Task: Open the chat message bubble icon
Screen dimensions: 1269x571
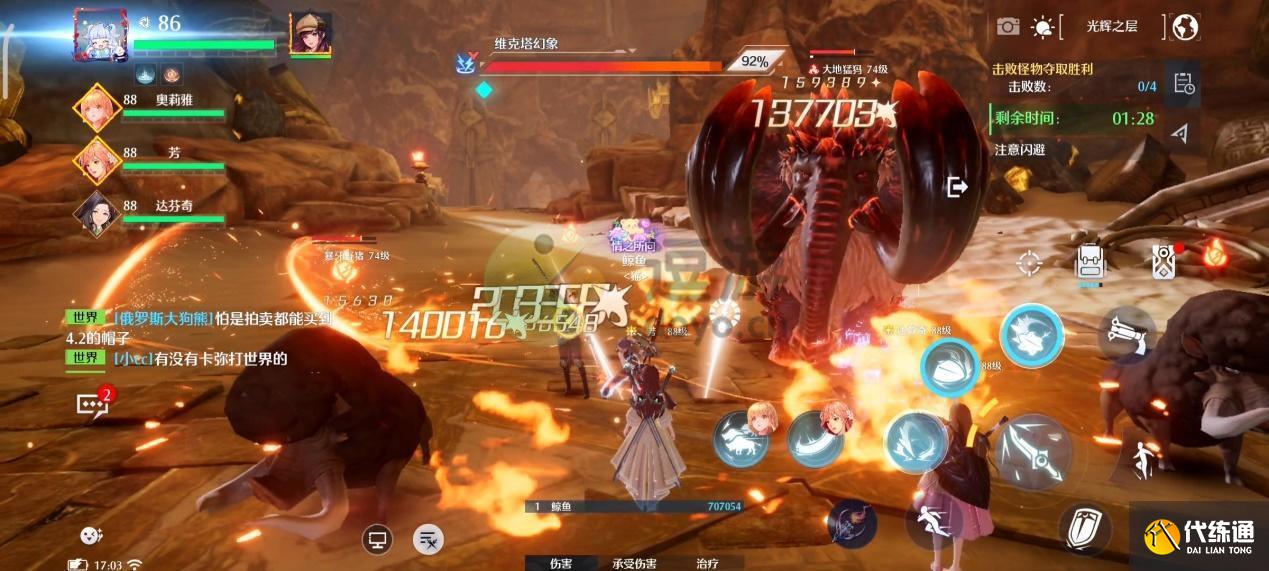Action: [x=92, y=404]
